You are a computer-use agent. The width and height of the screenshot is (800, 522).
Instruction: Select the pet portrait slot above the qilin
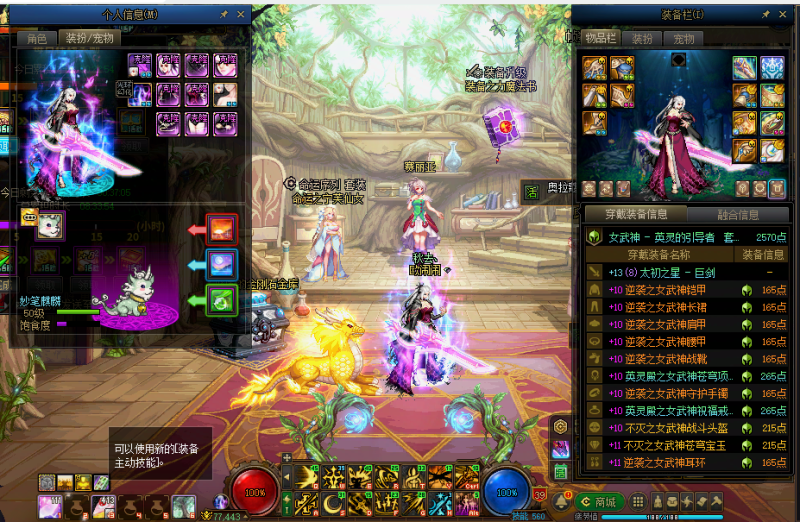50,225
